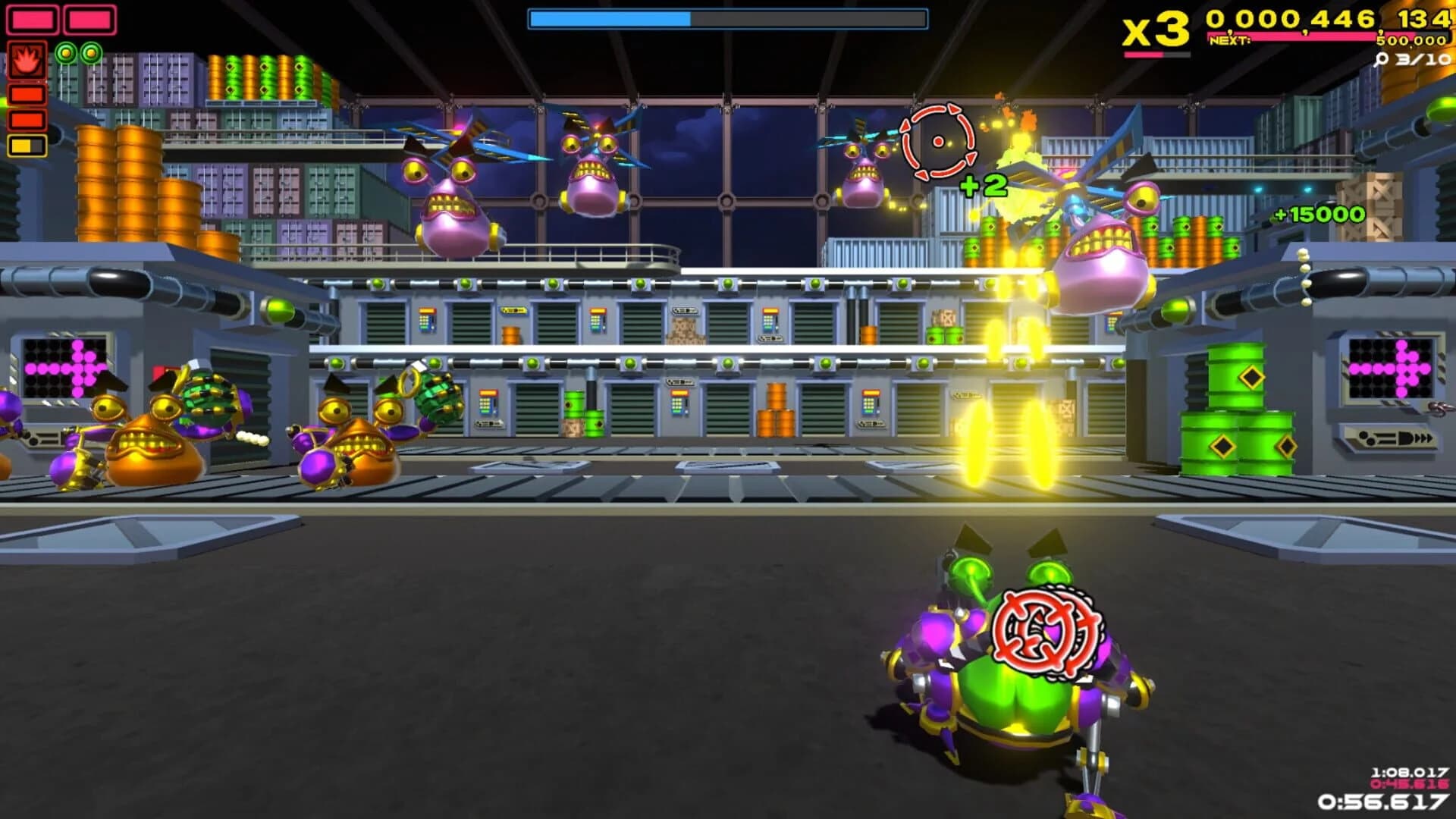Select the flame special attack icon
The width and height of the screenshot is (1456, 819).
[27, 61]
